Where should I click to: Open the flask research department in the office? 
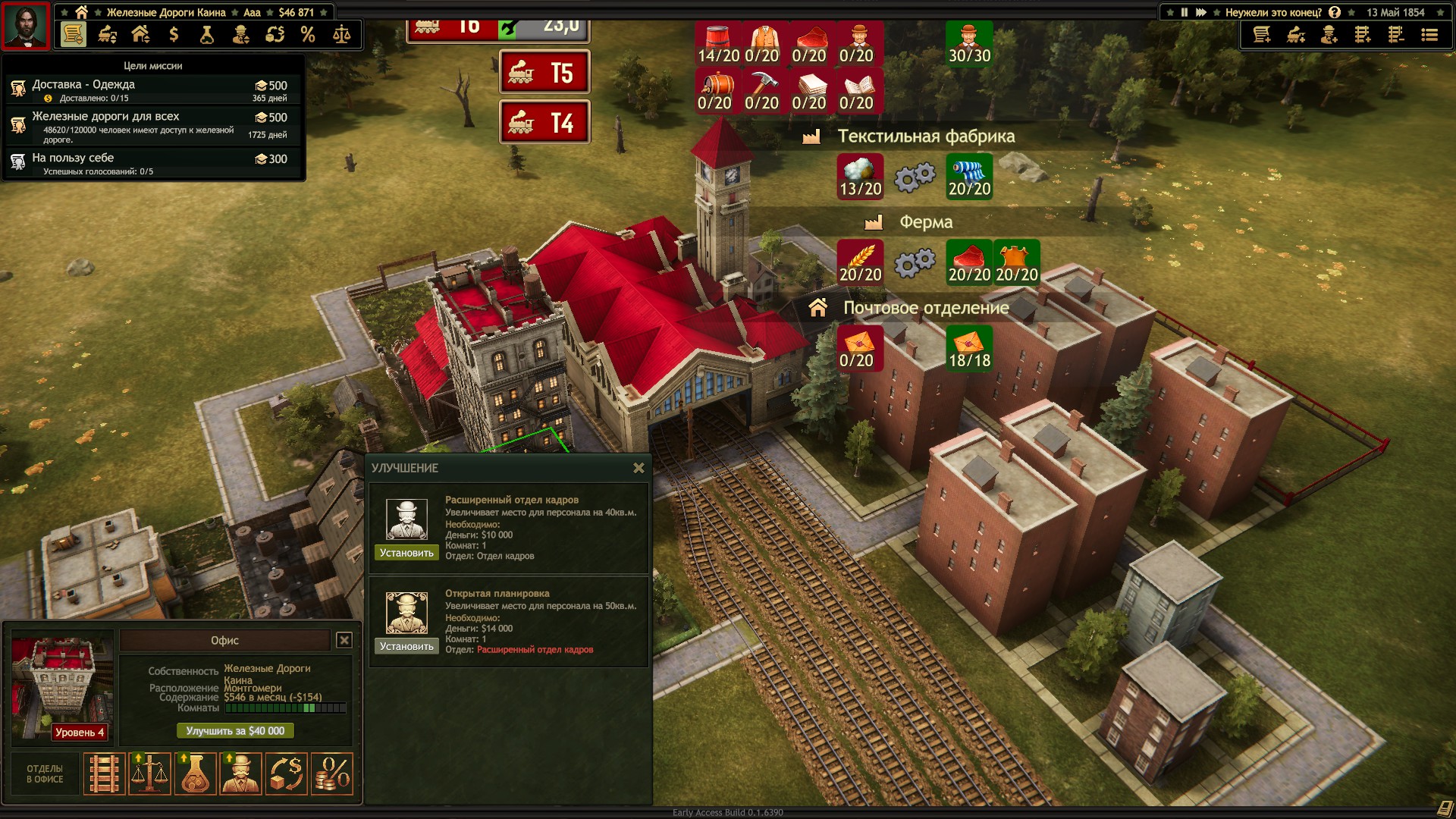(x=195, y=774)
